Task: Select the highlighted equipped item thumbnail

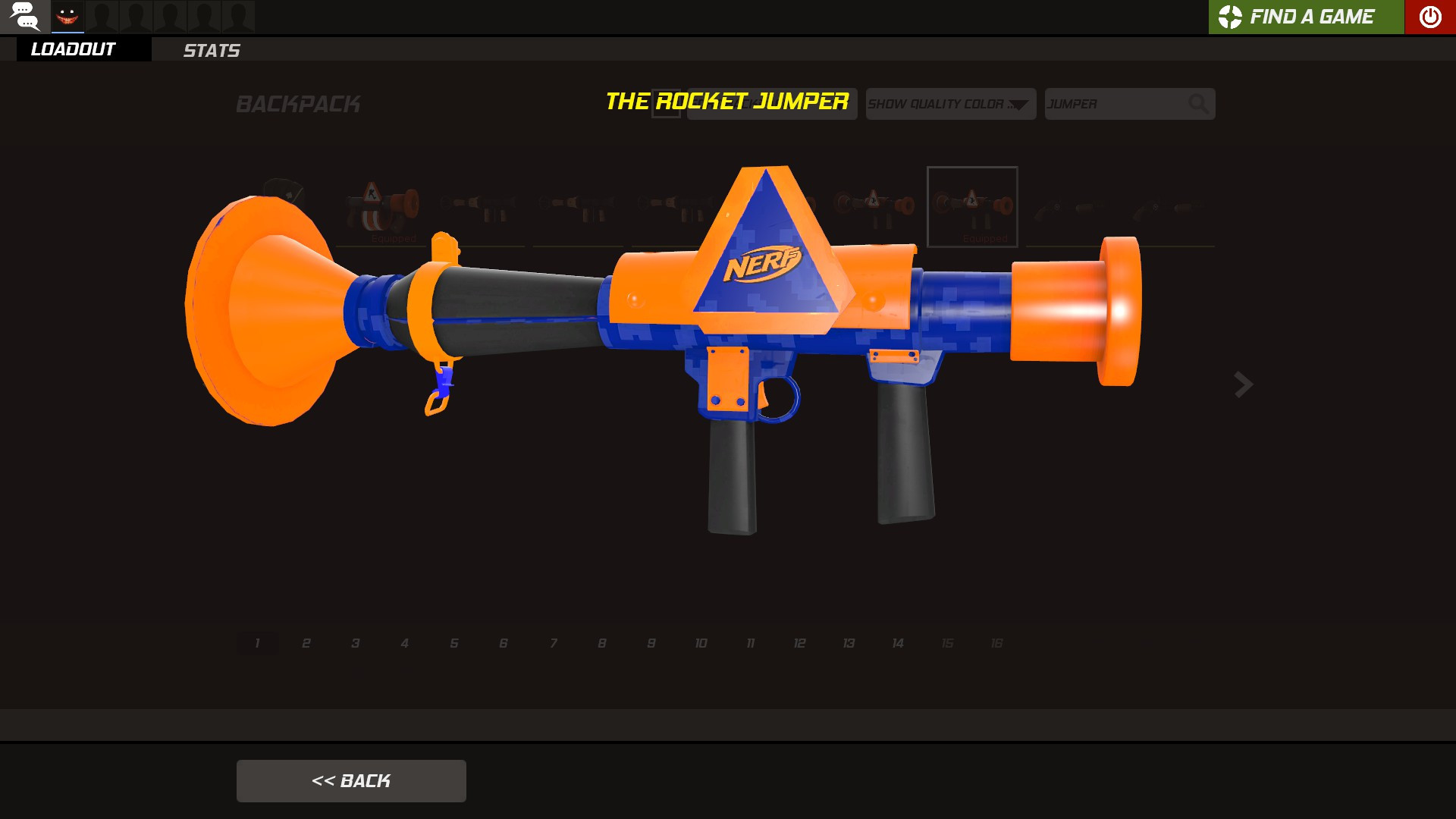Action: click(x=973, y=207)
